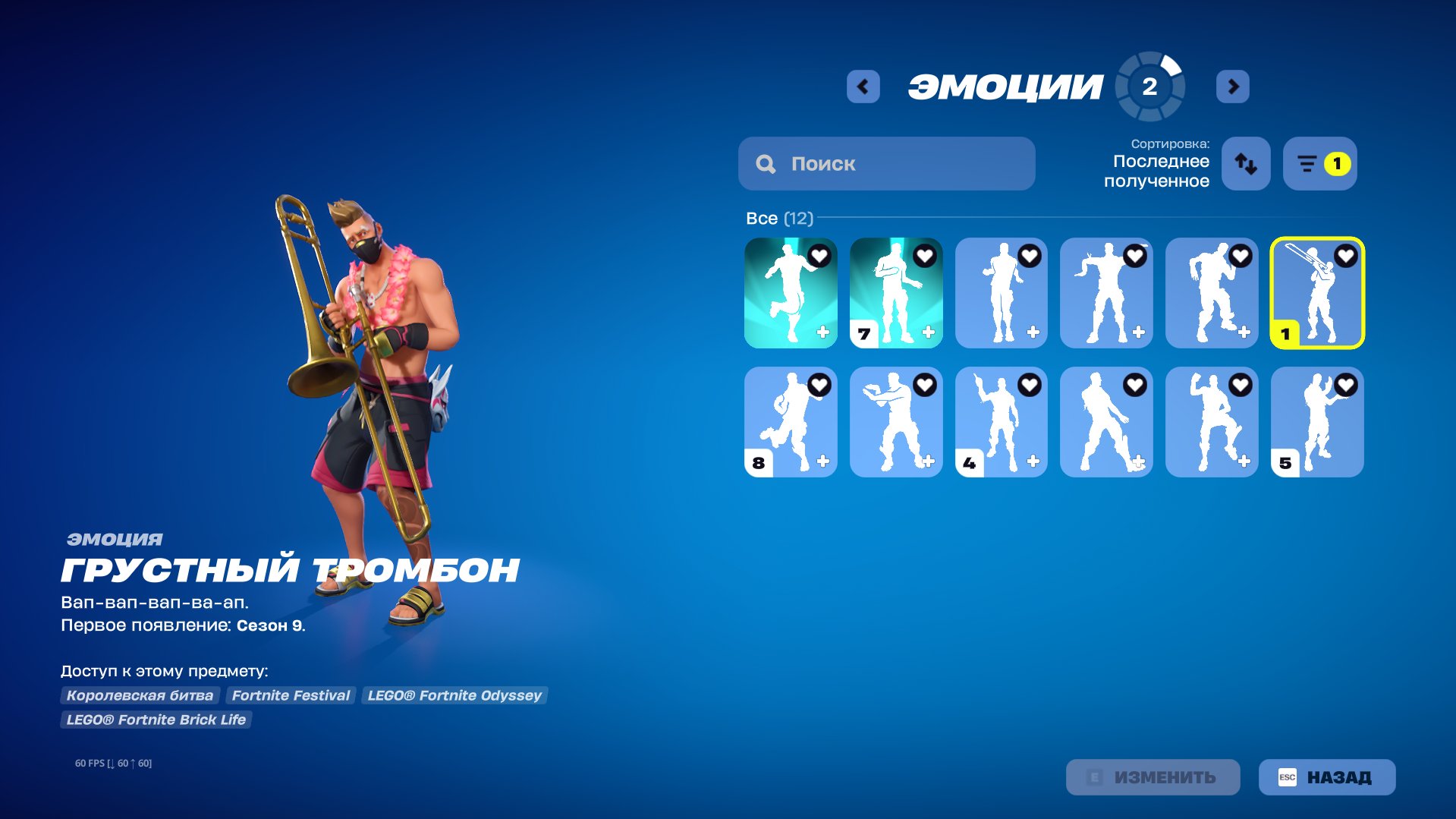Select the emote tile numbered 4
Viewport: 1456px width, 819px height.
click(1001, 422)
